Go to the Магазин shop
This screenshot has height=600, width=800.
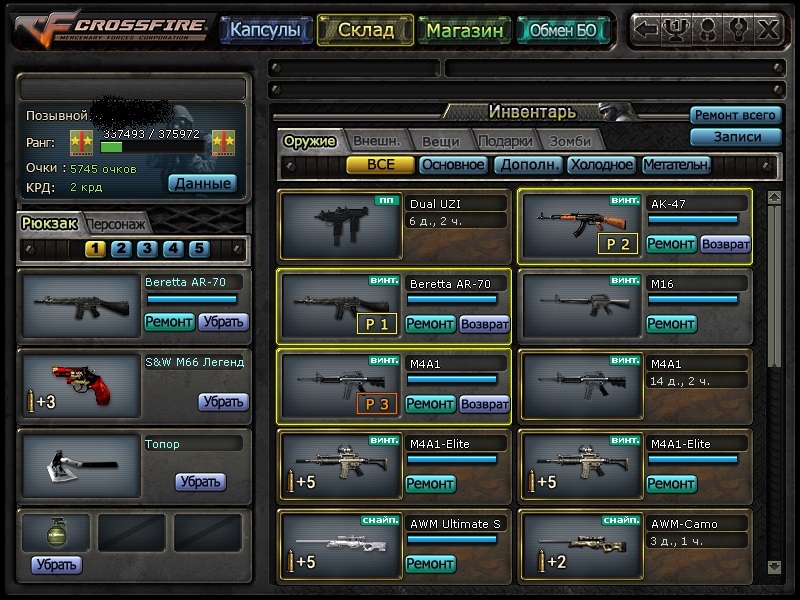coord(464,30)
